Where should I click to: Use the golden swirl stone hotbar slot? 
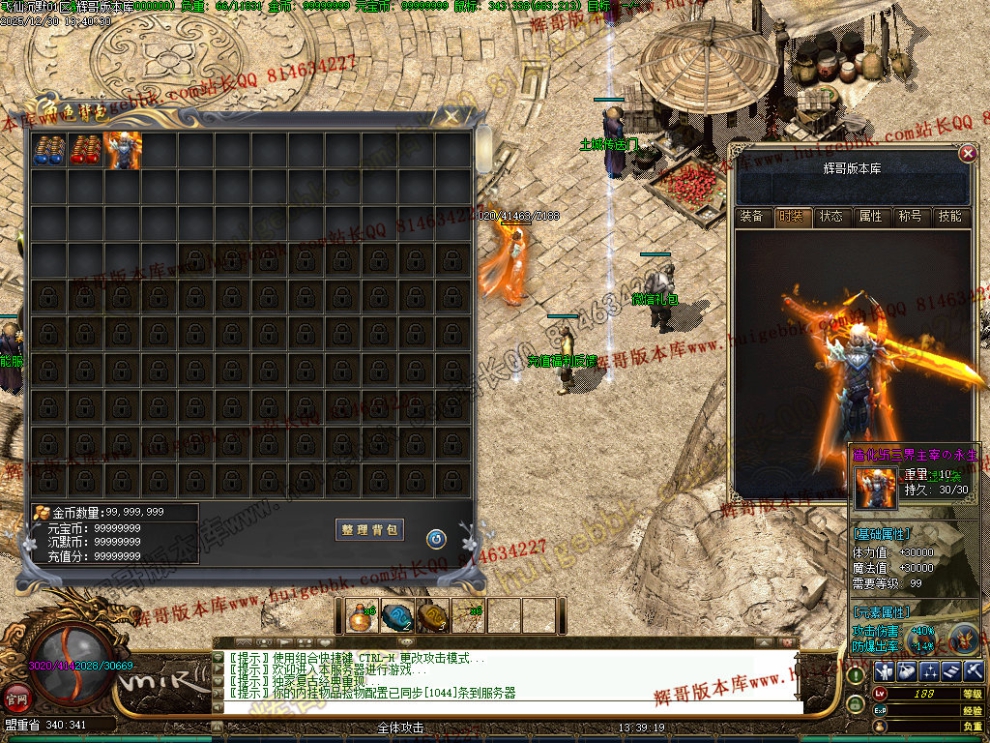[x=433, y=616]
